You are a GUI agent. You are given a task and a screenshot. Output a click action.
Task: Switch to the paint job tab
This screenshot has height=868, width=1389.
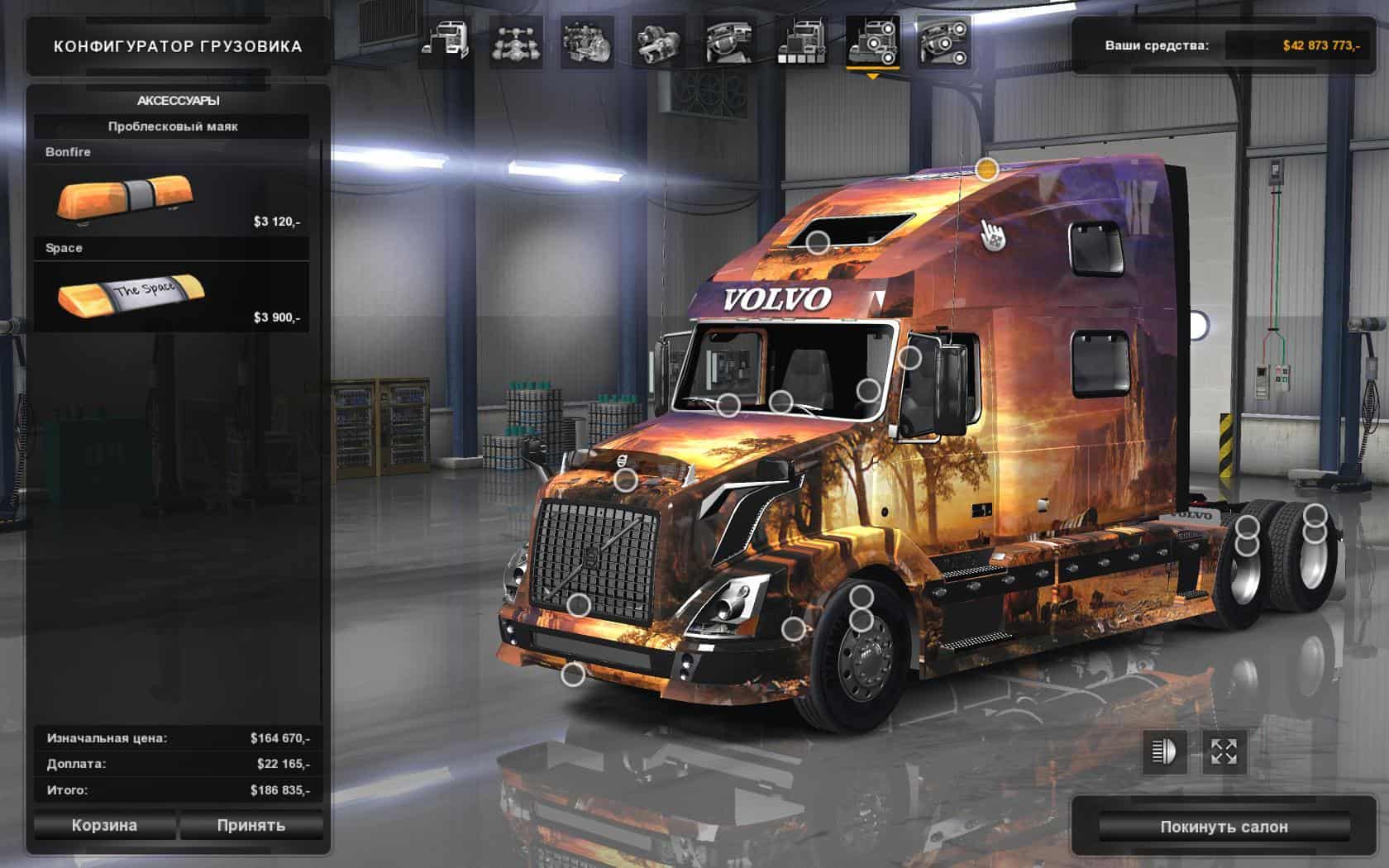tap(800, 41)
